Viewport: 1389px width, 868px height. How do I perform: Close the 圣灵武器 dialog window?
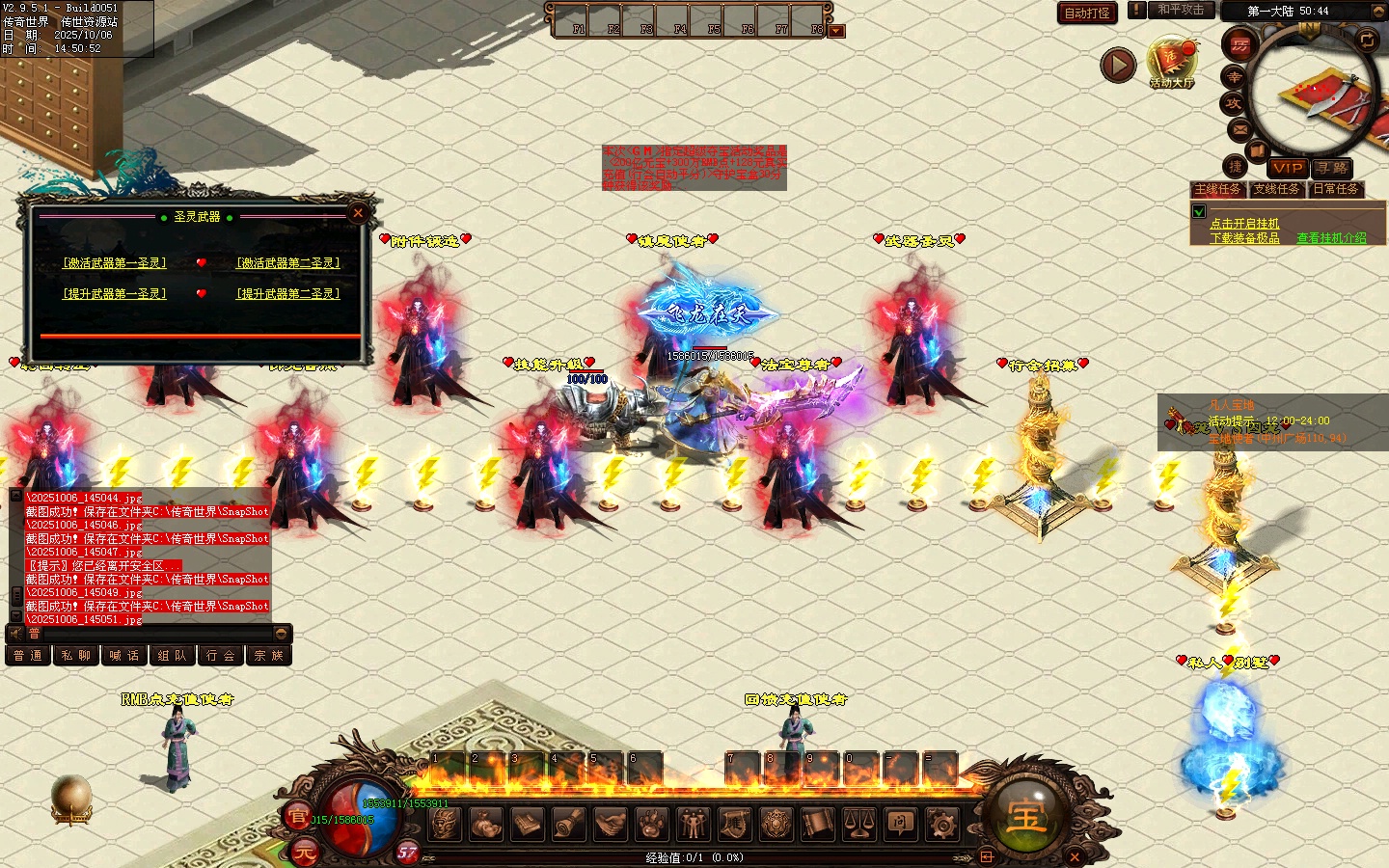[x=358, y=213]
